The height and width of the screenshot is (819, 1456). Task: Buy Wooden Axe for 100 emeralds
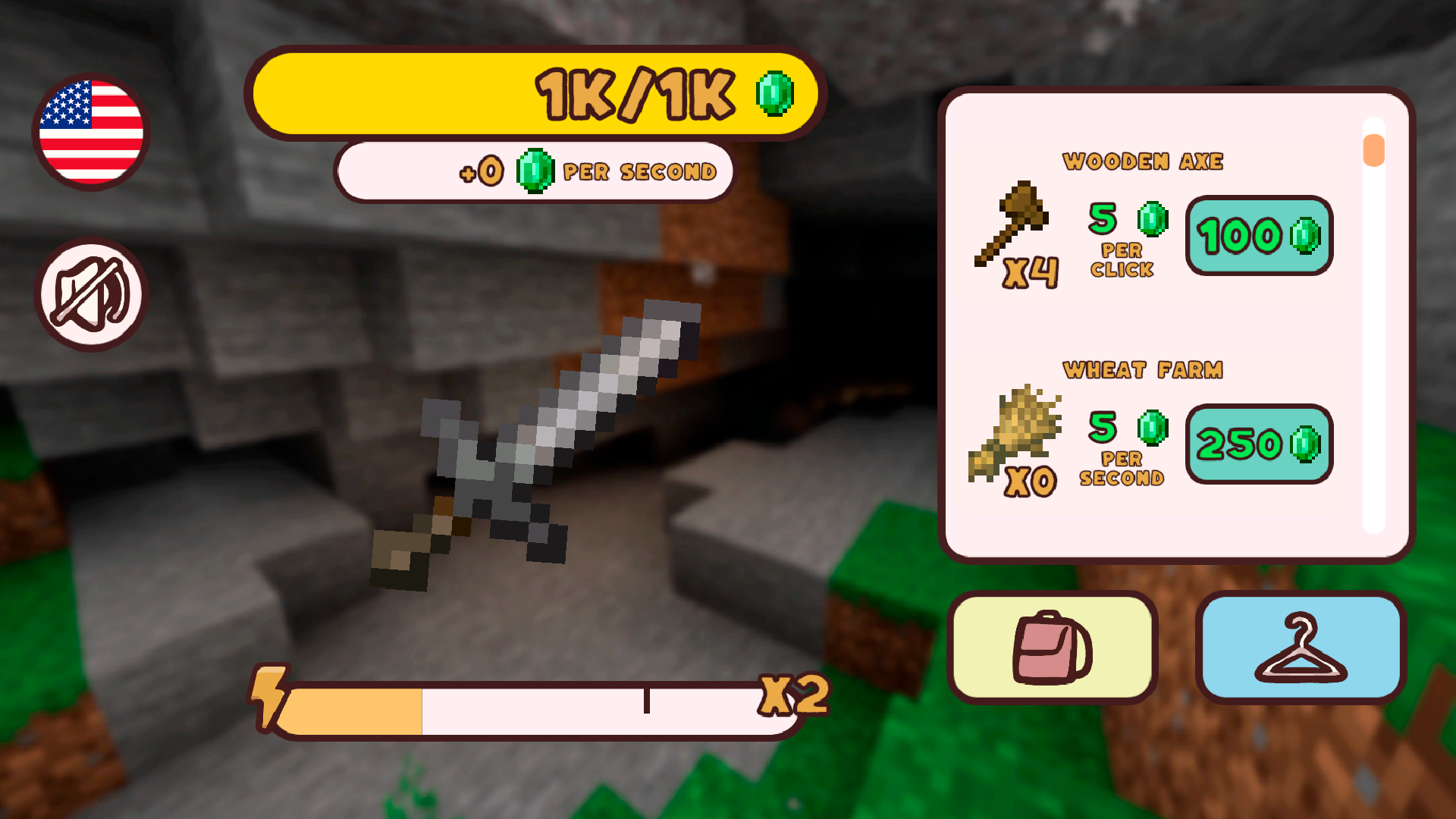pos(1257,237)
